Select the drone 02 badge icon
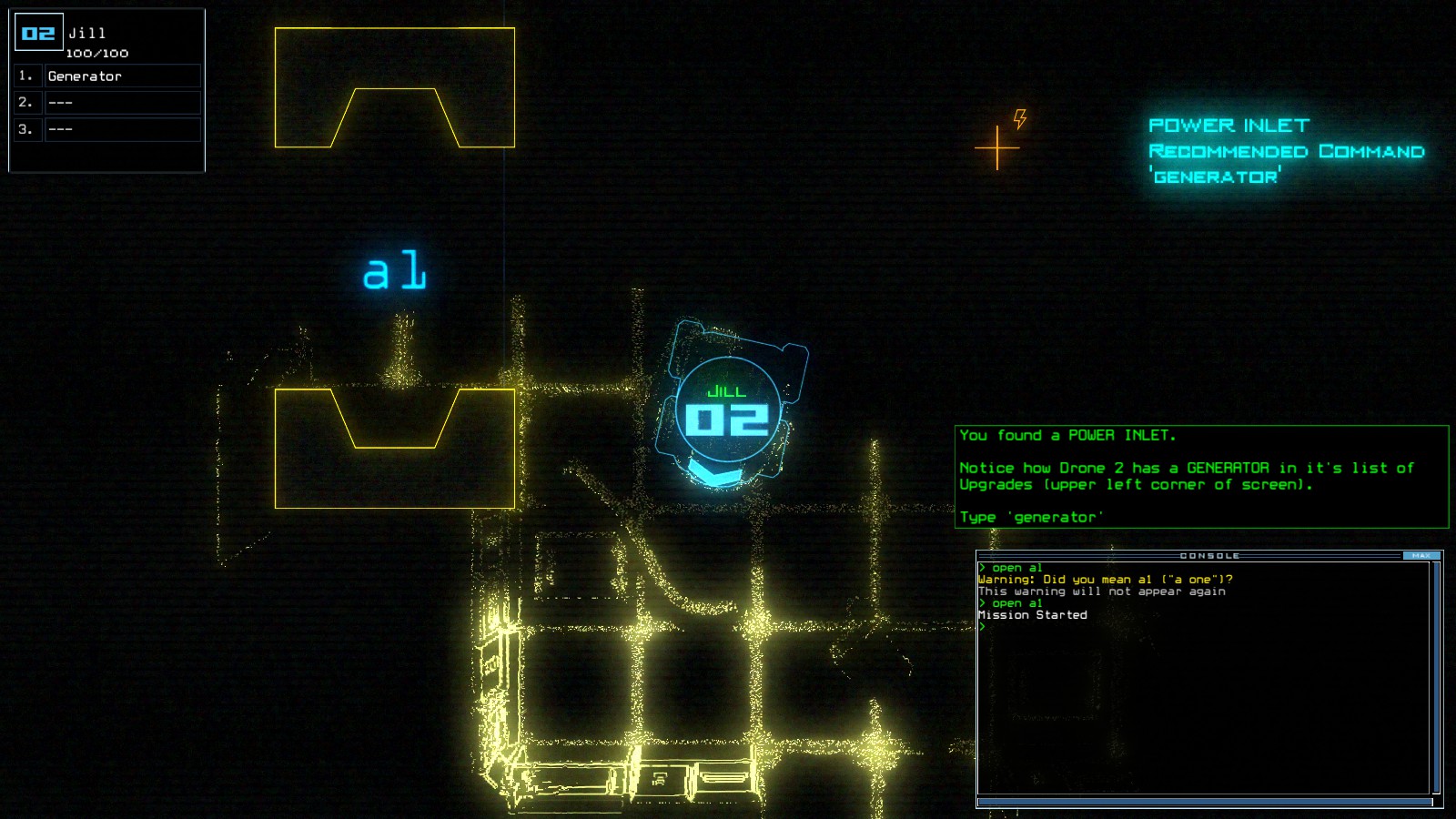Image resolution: width=1456 pixels, height=819 pixels. pos(36,31)
